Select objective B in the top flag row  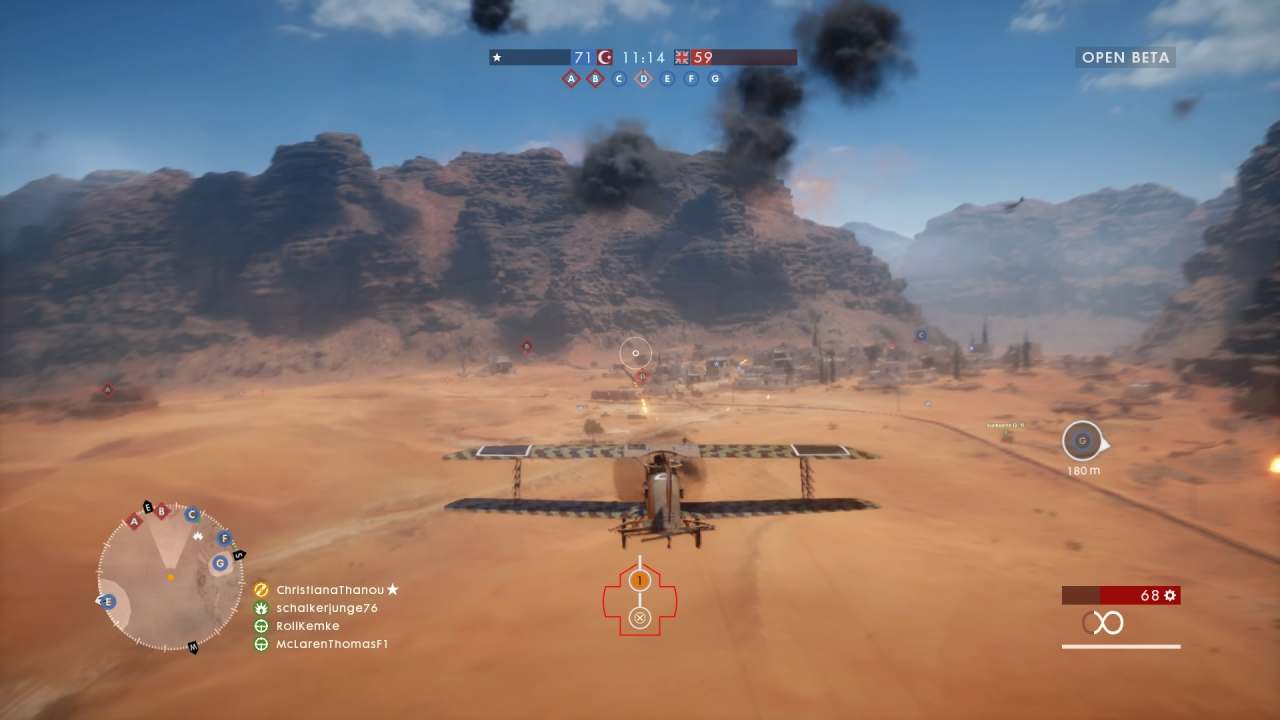(595, 78)
